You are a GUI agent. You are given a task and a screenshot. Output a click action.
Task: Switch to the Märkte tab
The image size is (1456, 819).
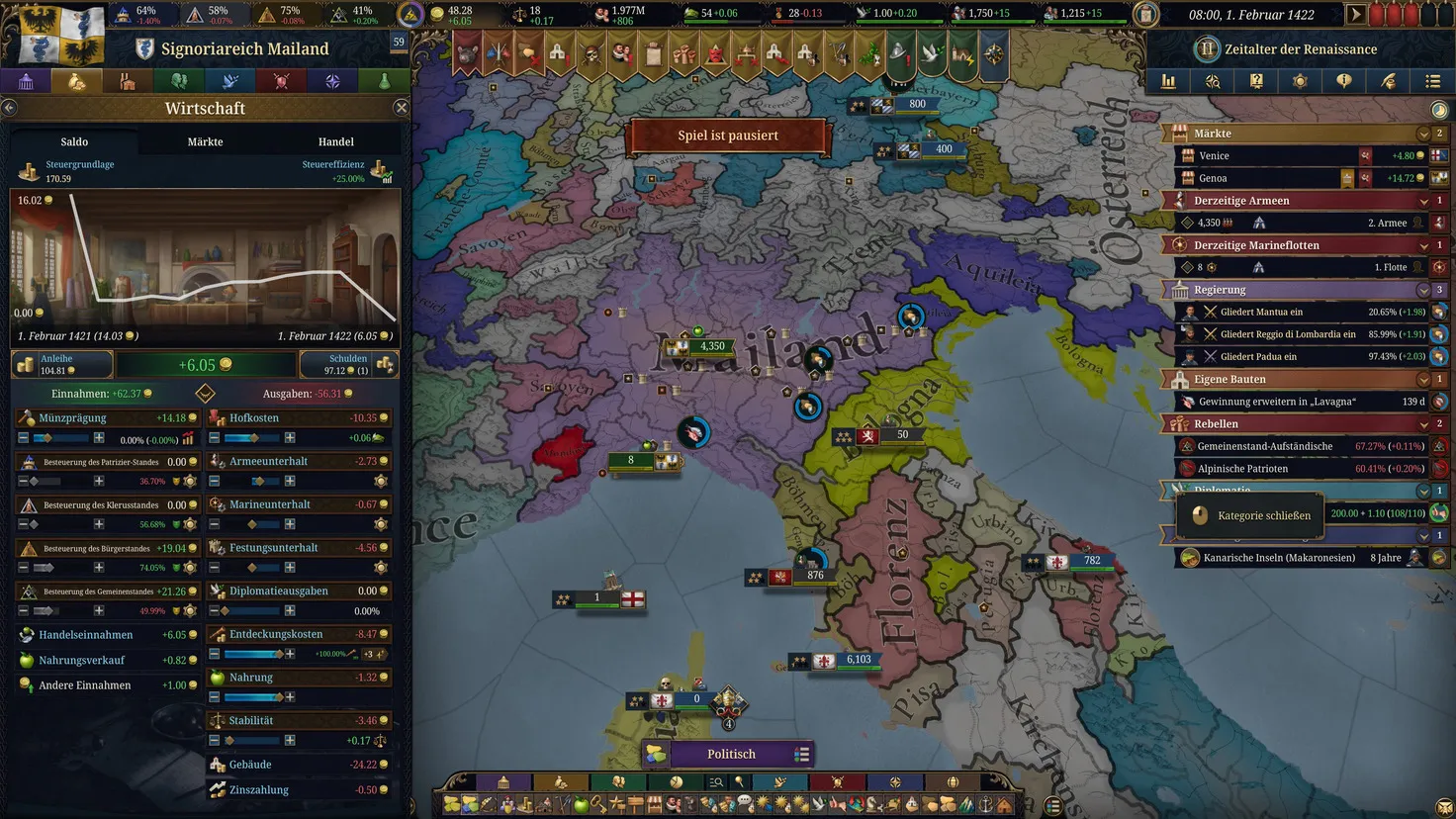(x=205, y=141)
